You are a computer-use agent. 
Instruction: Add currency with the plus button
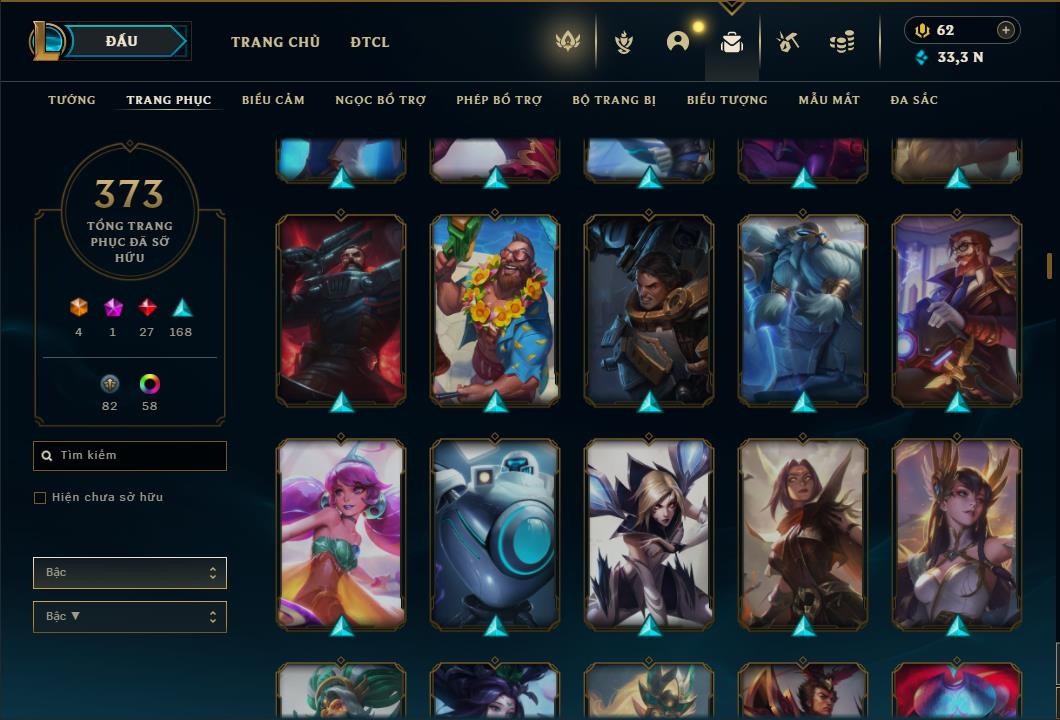[1006, 30]
